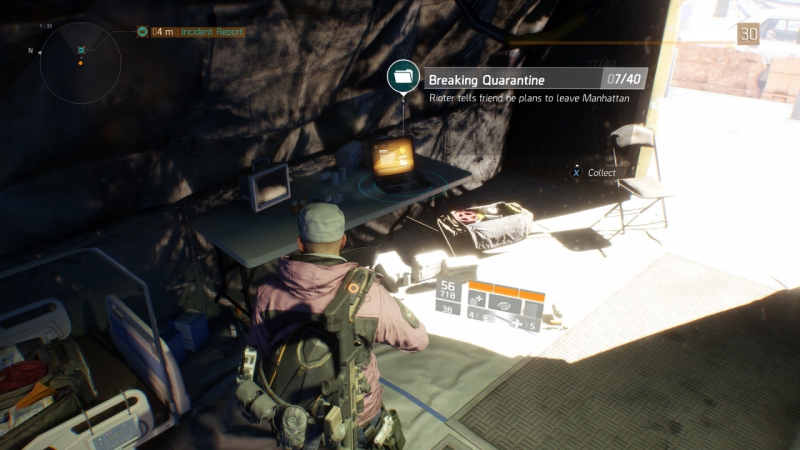
Task: Click the level 30 badge
Action: 748,35
